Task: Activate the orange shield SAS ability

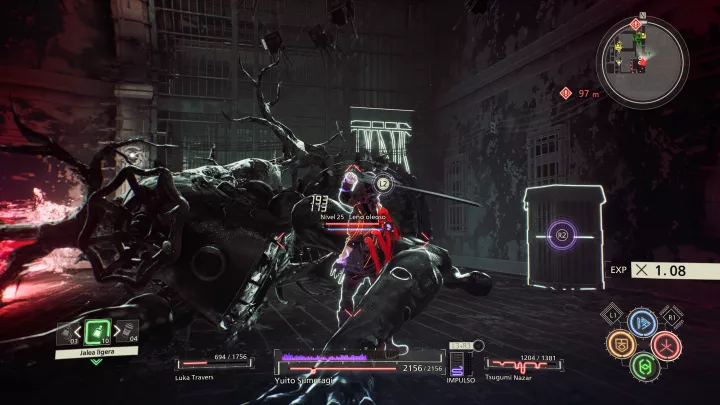Action: [620, 345]
